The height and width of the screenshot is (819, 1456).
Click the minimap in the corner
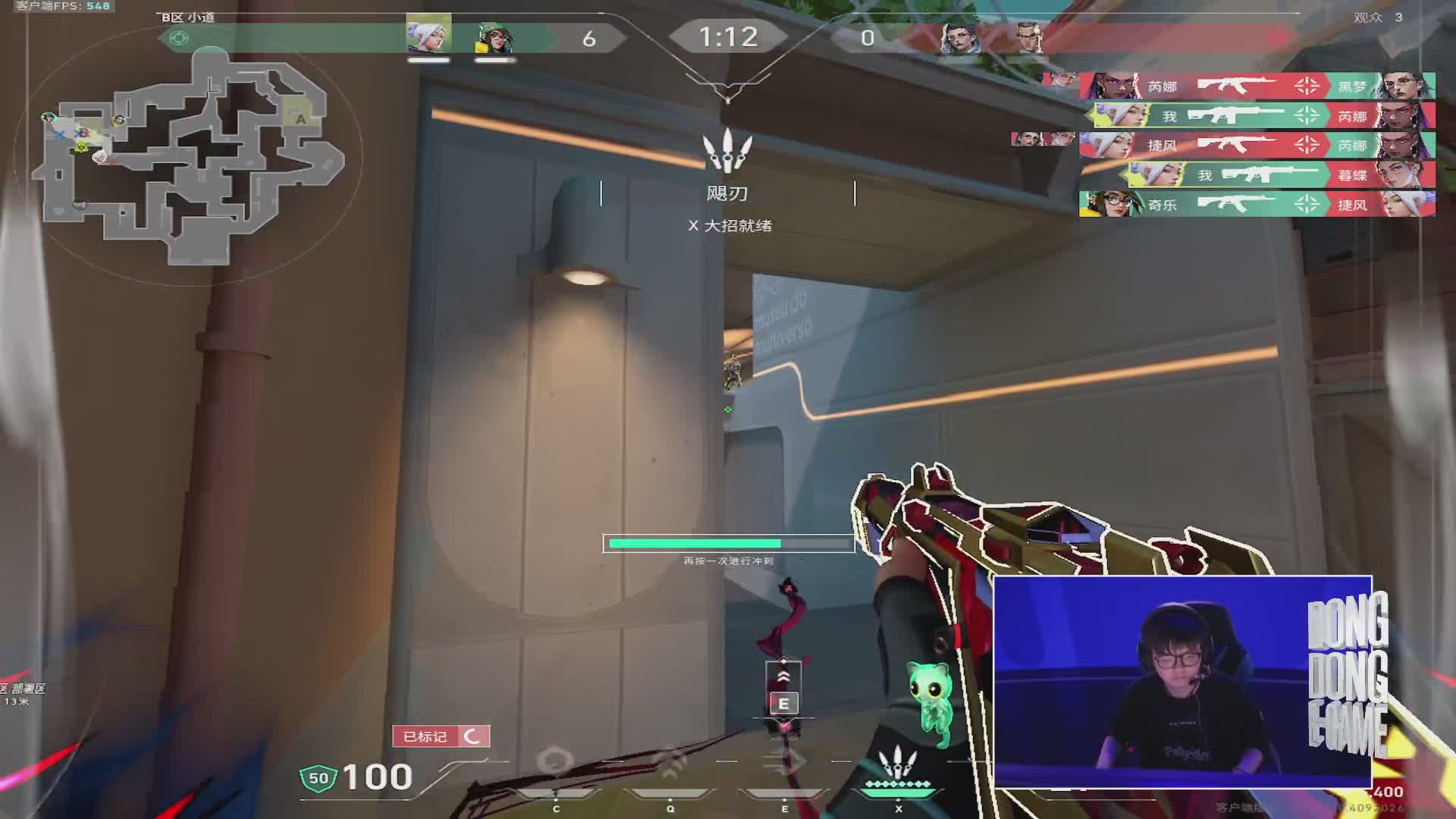(190, 155)
